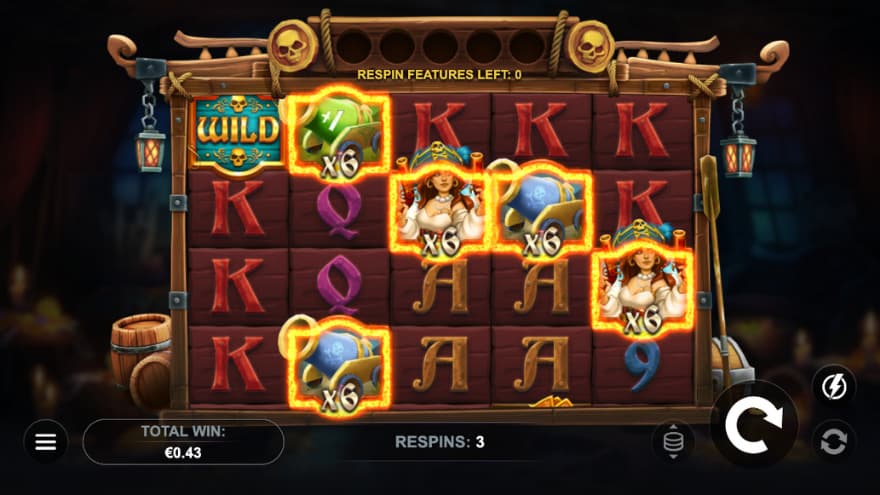Open the coin stack bet selector
This screenshot has width=880, height=495.
[x=673, y=440]
